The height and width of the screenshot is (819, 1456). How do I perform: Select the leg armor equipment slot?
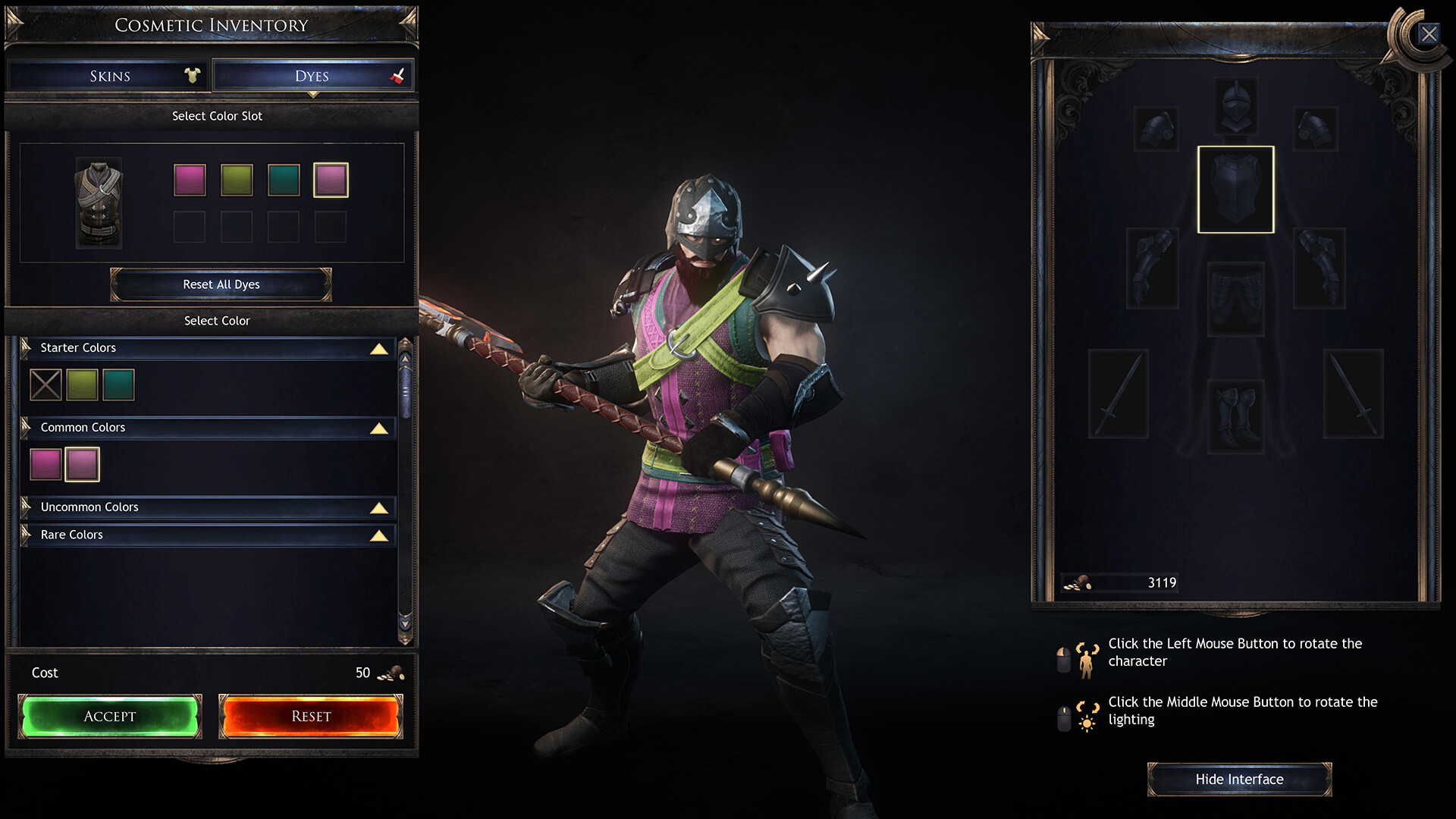point(1235,300)
